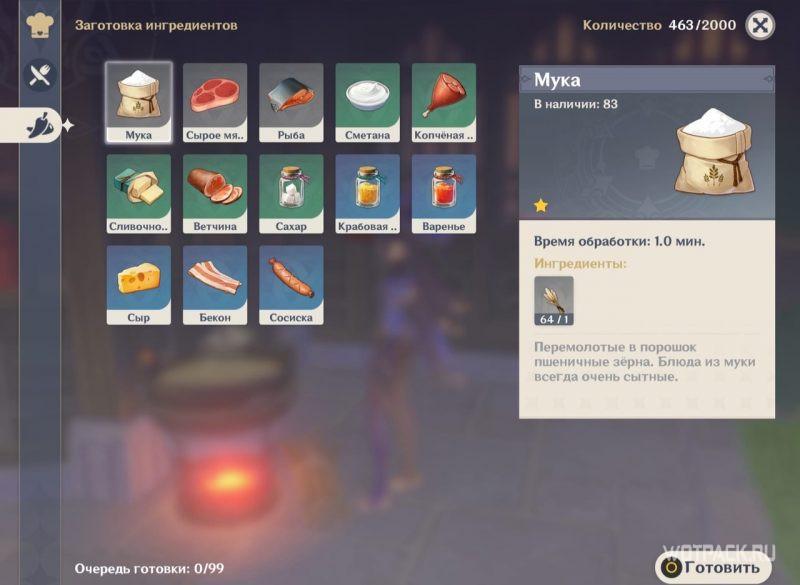Image resolution: width=800 pixels, height=585 pixels.
Task: Pick the Сметана cream tile
Action: pyautogui.click(x=367, y=103)
